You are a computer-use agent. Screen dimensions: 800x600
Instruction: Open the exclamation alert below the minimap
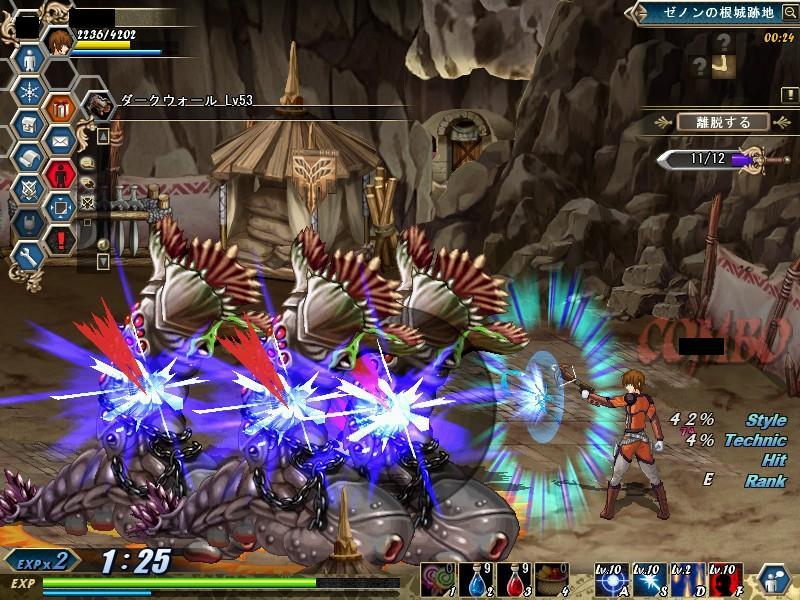(x=789, y=93)
